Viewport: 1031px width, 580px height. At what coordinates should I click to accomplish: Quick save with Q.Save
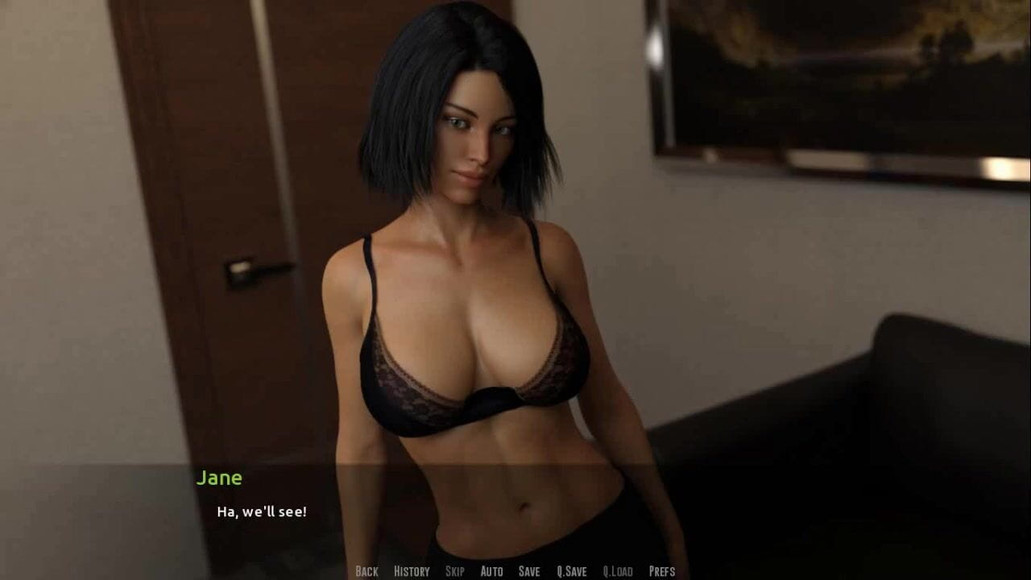[x=571, y=571]
